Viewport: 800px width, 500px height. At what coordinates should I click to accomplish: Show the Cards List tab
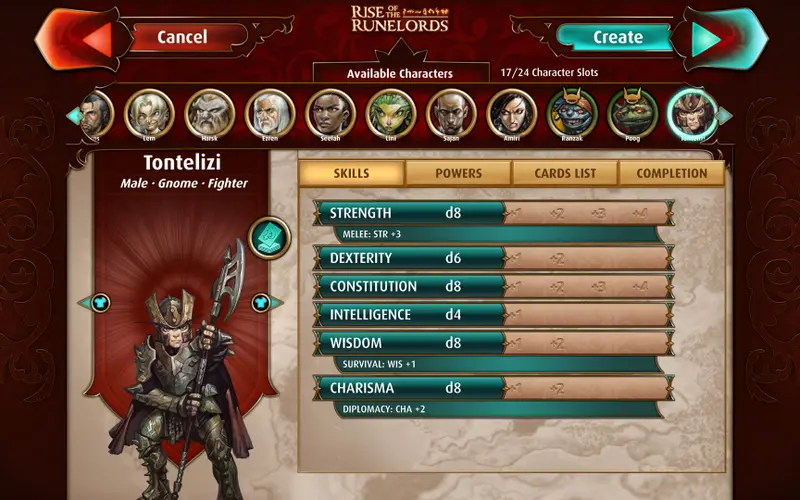(x=565, y=173)
